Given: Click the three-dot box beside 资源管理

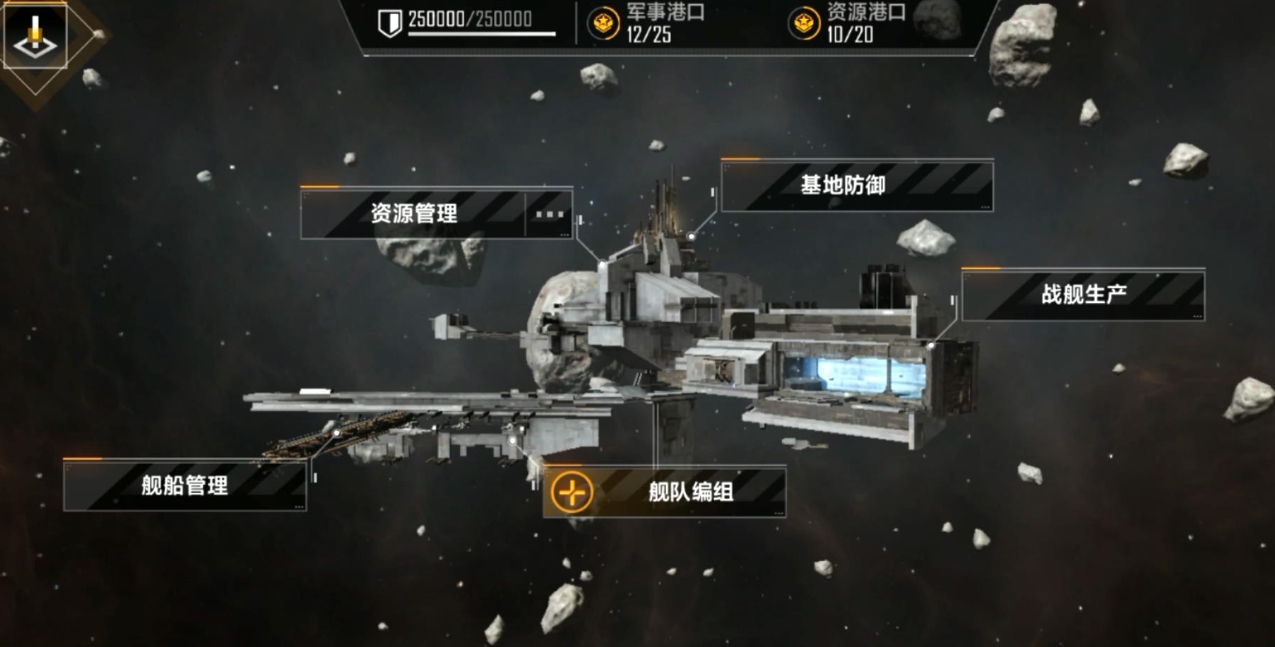Looking at the screenshot, I should [550, 214].
